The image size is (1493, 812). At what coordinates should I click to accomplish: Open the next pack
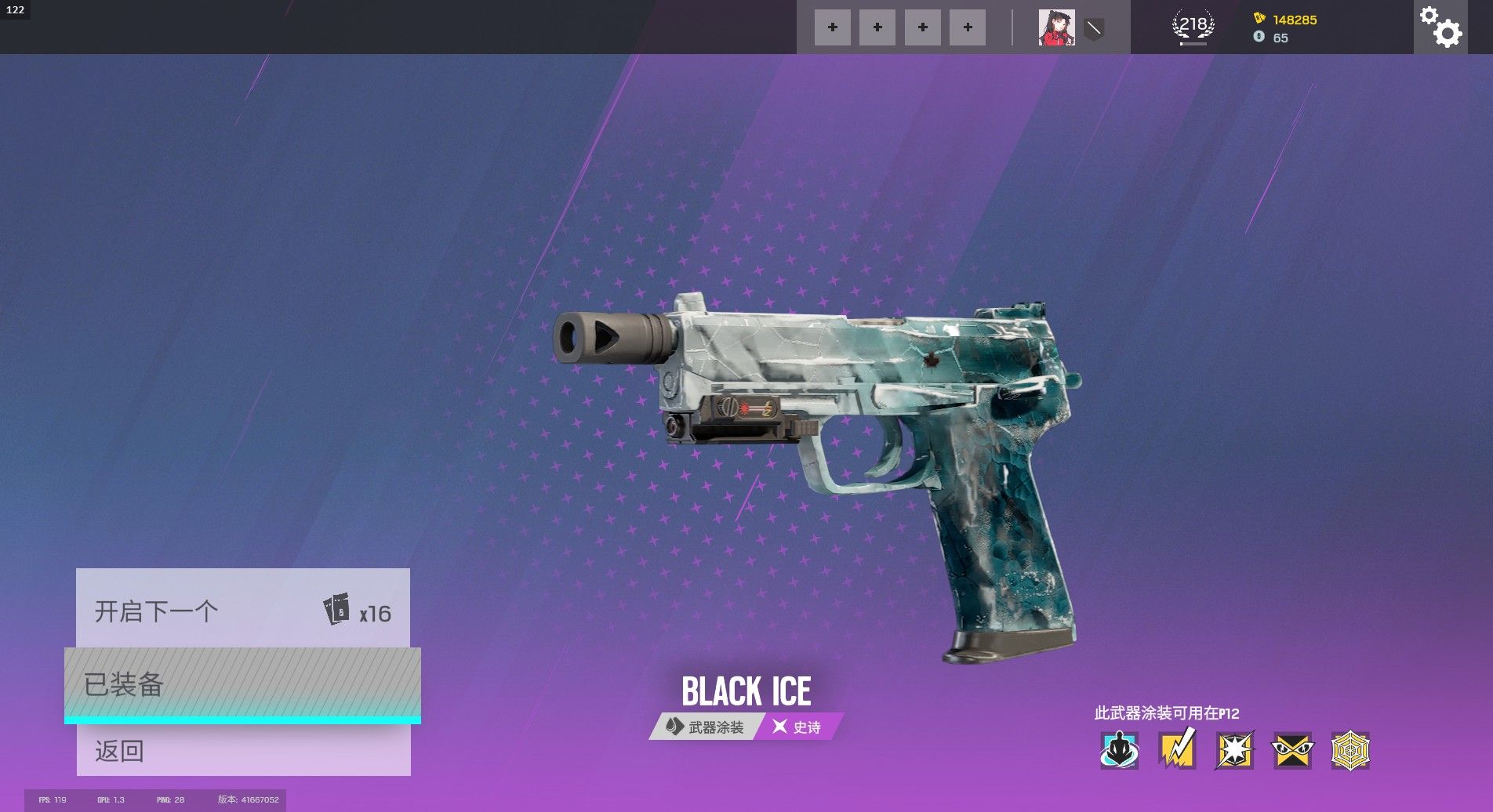[x=242, y=610]
